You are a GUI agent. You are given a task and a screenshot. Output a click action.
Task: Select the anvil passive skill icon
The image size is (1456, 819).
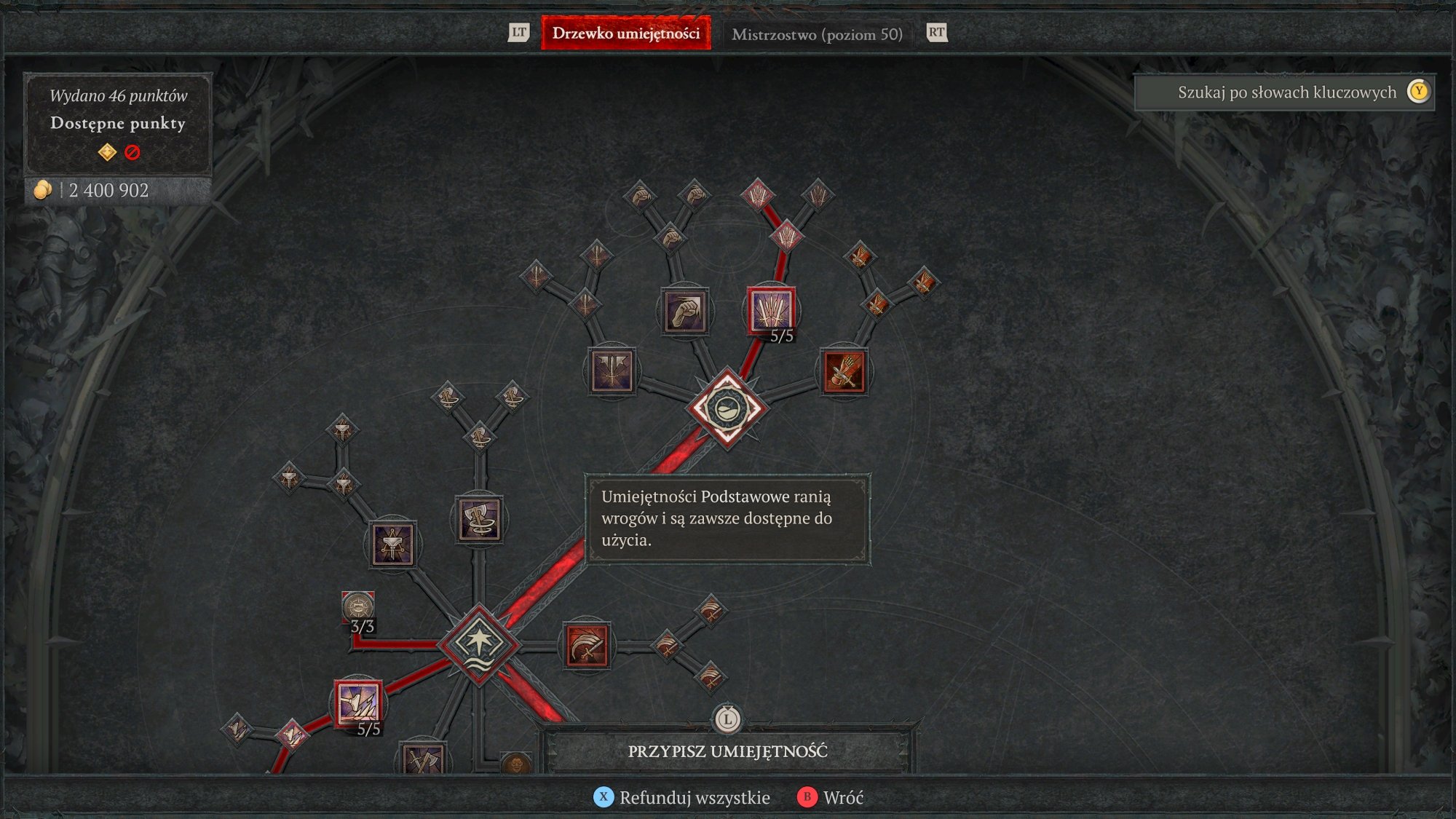[394, 546]
